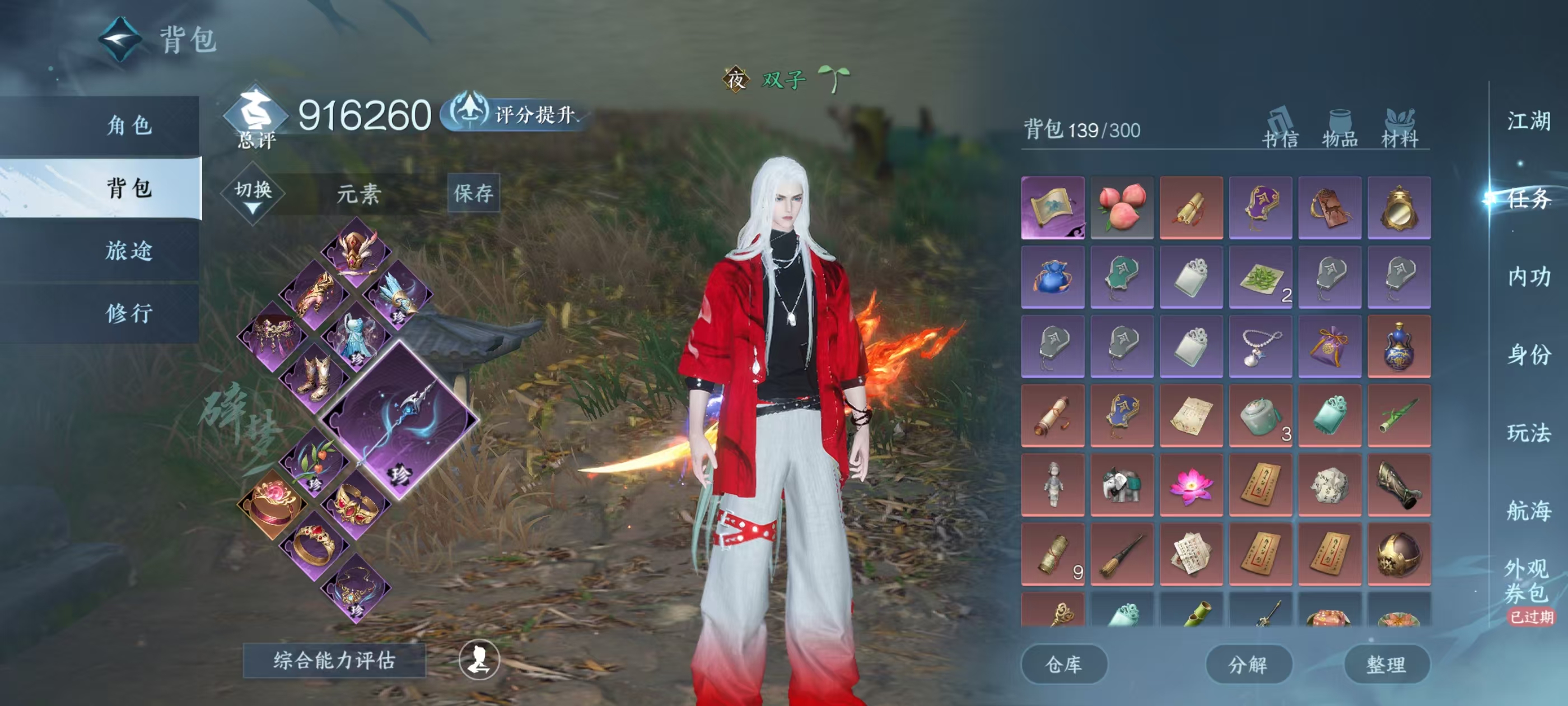Image resolution: width=1568 pixels, height=706 pixels.
Task: Save the loadout with 保存
Action: [x=473, y=193]
